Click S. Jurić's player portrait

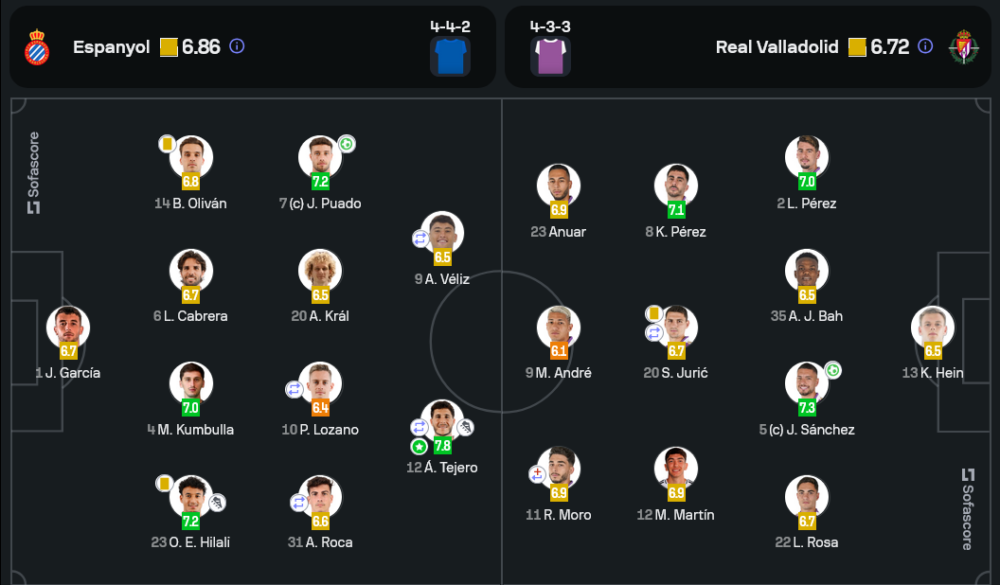[677, 328]
